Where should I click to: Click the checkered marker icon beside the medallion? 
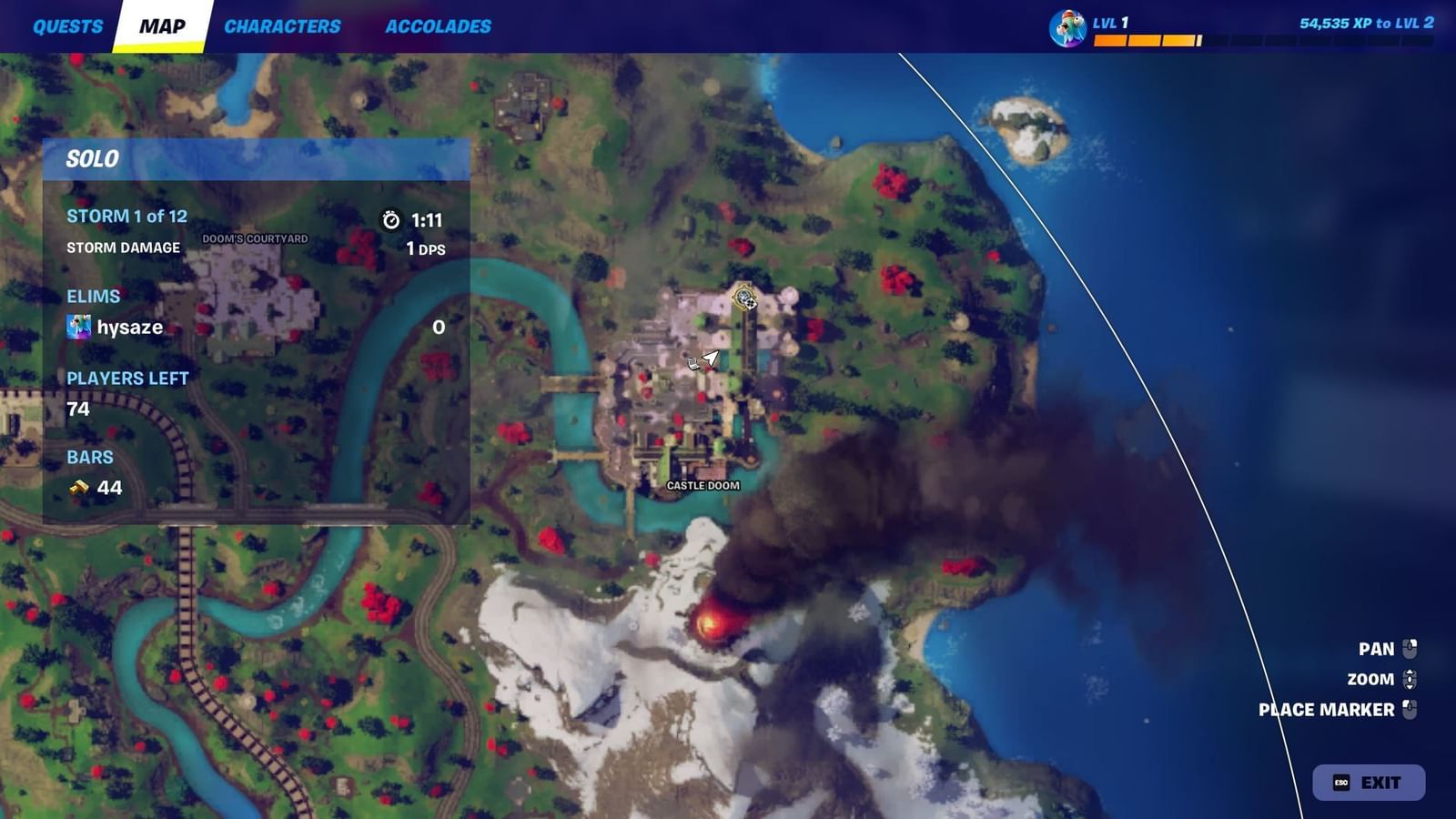(751, 303)
